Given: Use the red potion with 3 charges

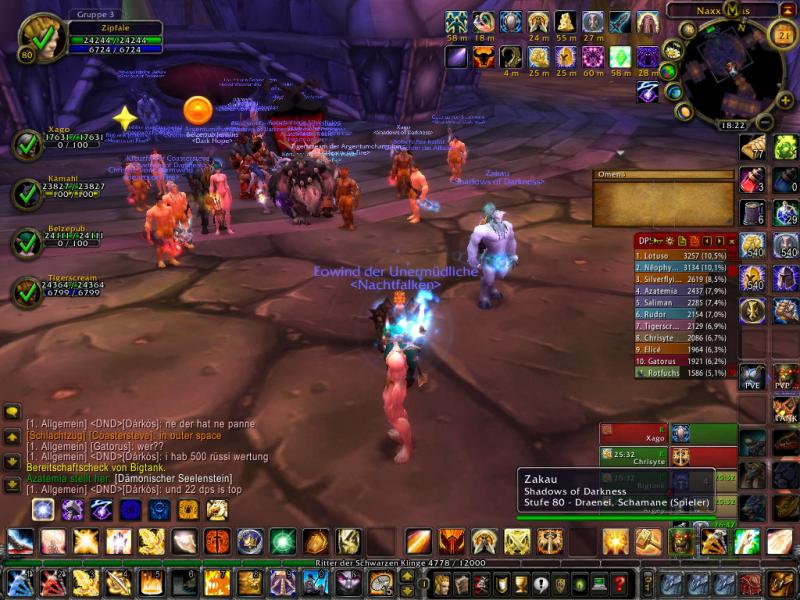Looking at the screenshot, I should point(752,180).
